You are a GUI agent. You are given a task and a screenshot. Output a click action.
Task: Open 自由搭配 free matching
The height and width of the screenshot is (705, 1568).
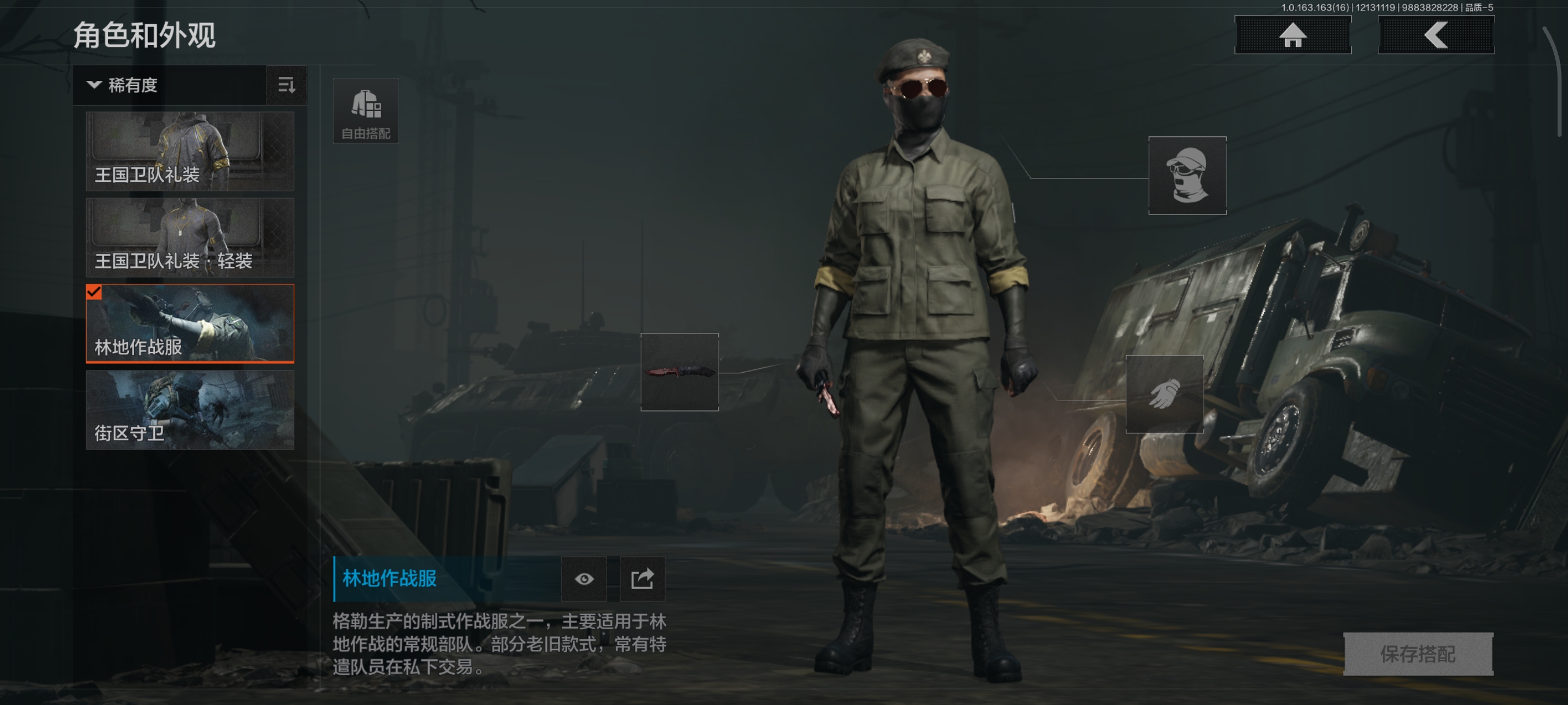pos(366,111)
